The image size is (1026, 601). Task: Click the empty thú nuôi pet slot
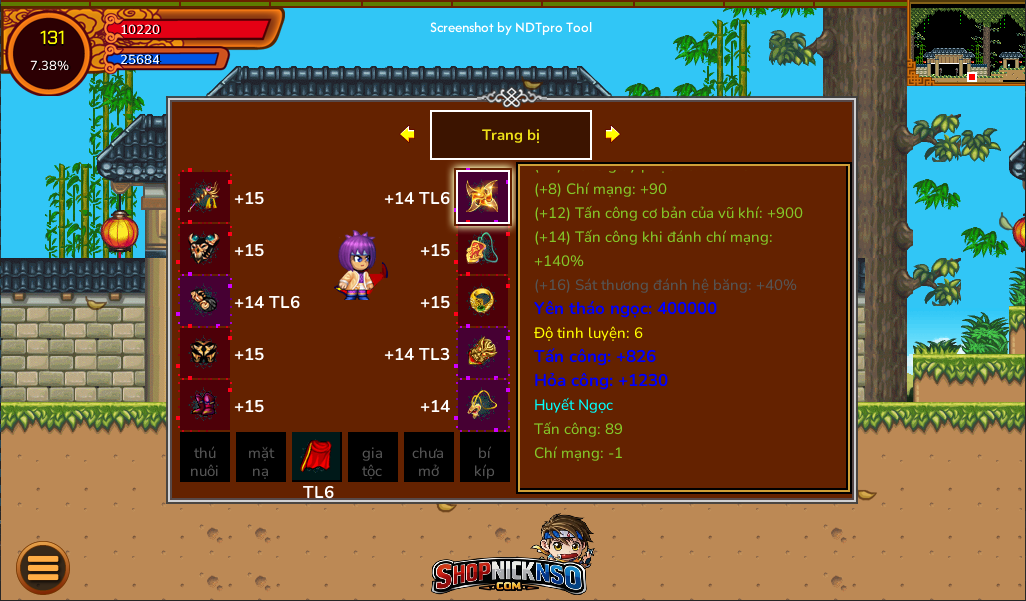(x=205, y=458)
